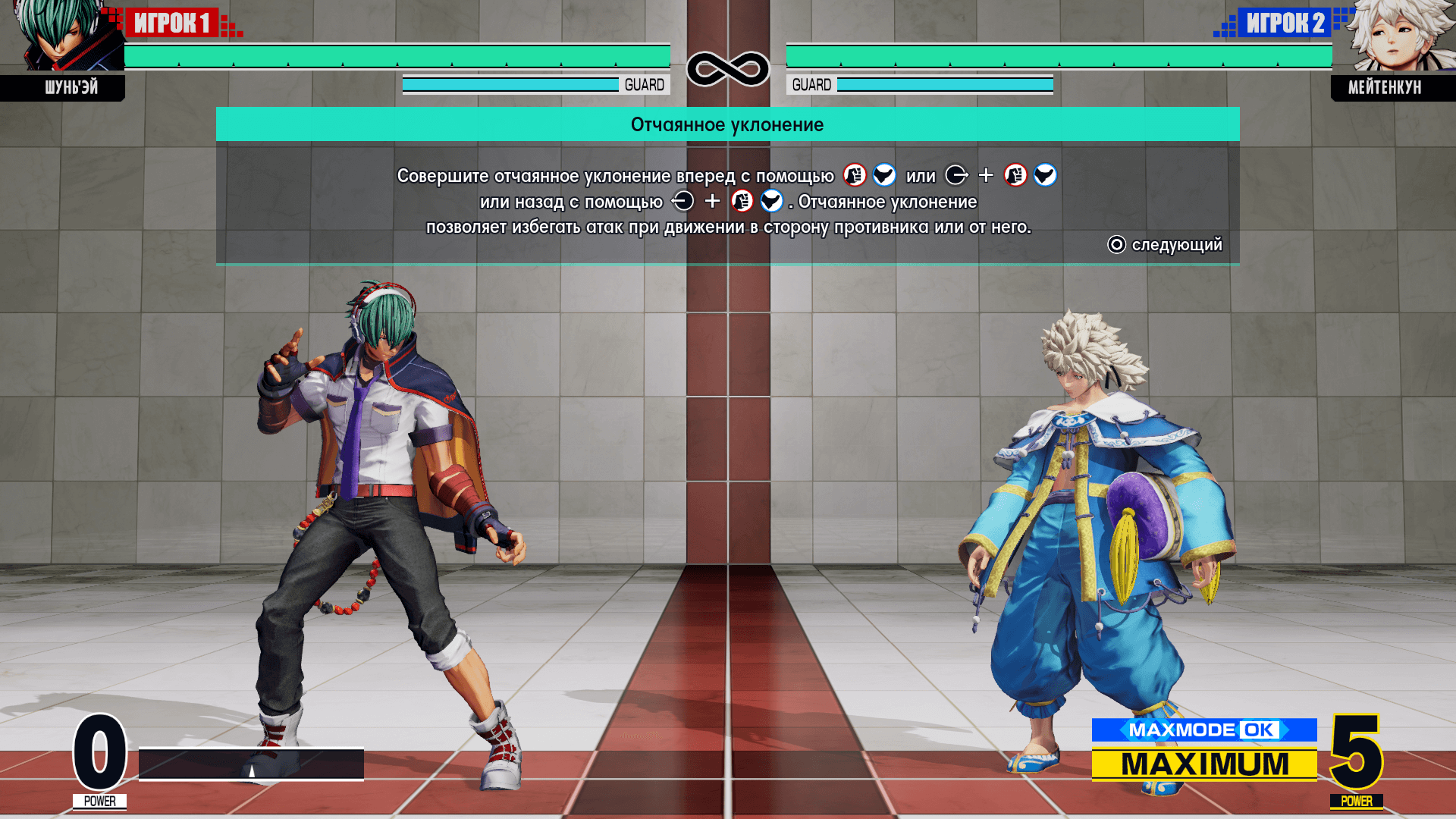1456x819 pixels.
Task: Click Shun'ei's portrait for Player 1
Action: pyautogui.click(x=64, y=38)
